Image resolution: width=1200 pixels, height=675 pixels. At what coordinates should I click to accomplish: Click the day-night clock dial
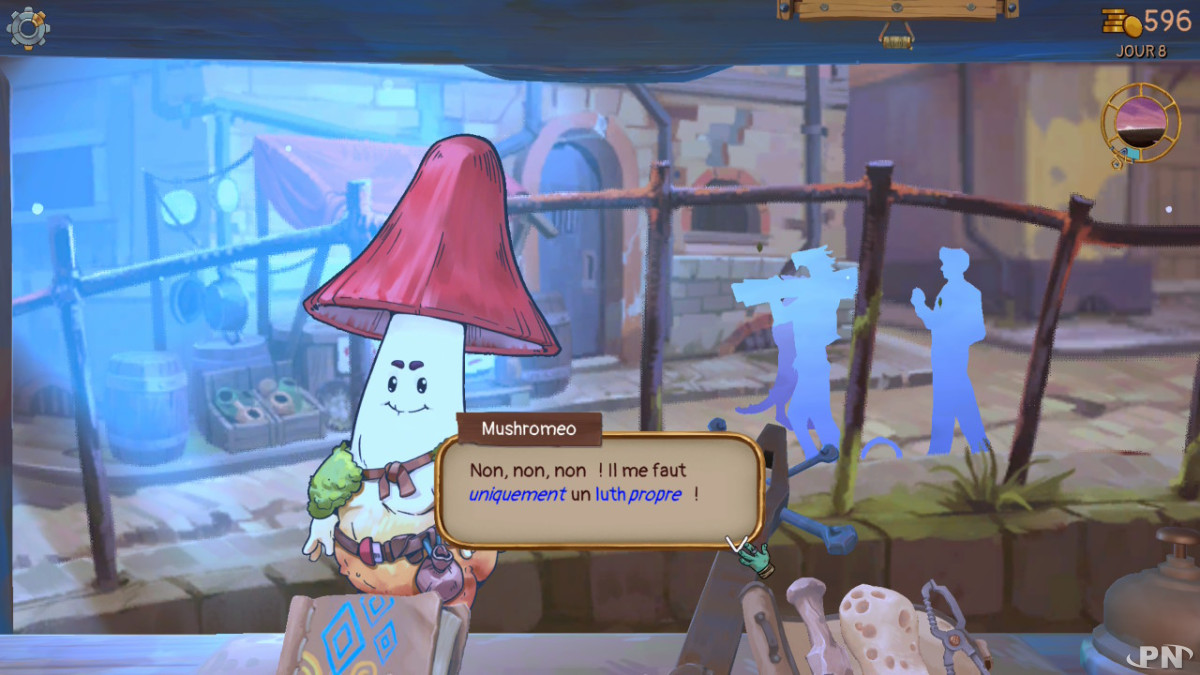coord(1140,122)
